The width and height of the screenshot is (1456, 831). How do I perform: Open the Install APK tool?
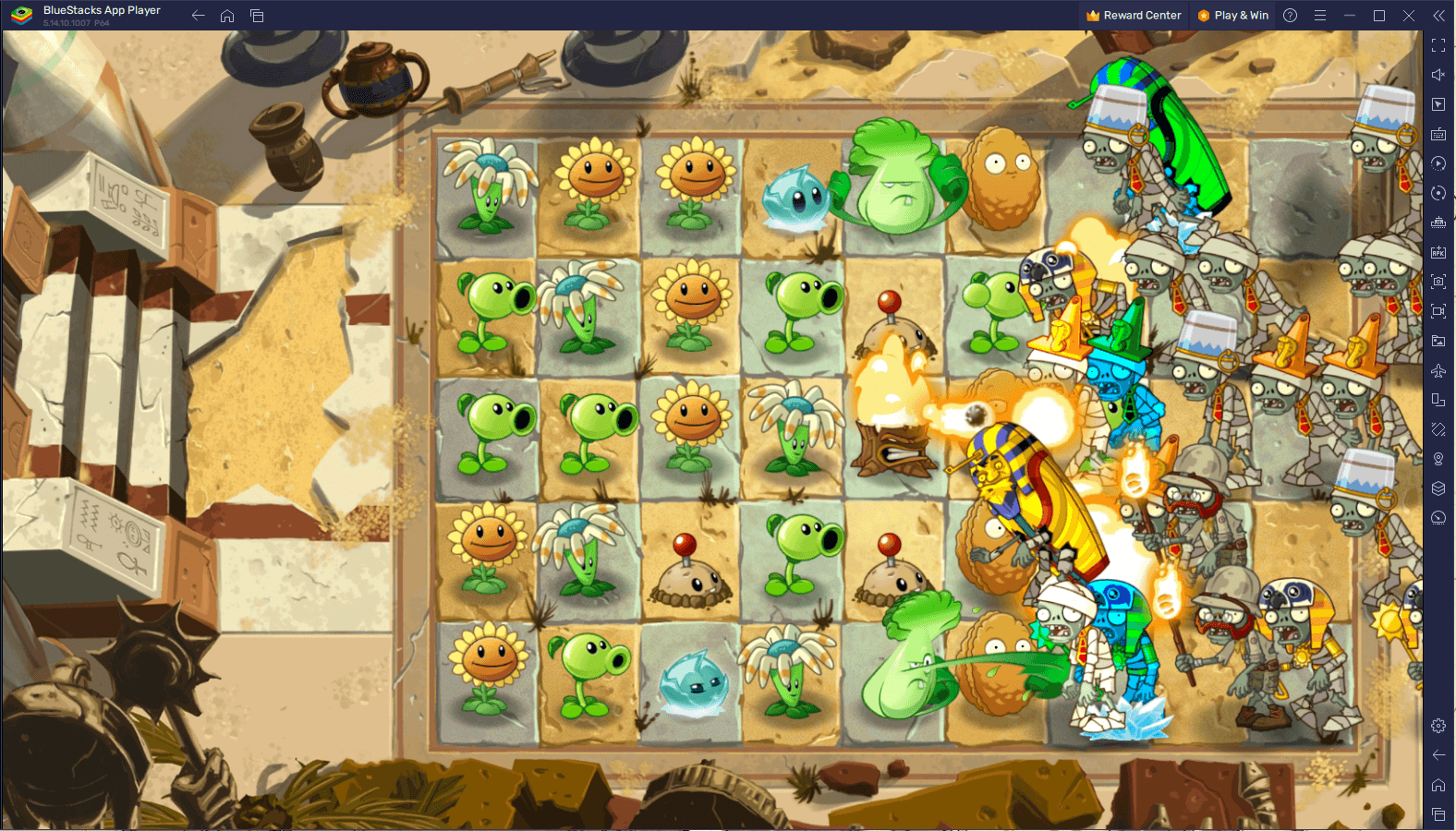(x=1438, y=252)
